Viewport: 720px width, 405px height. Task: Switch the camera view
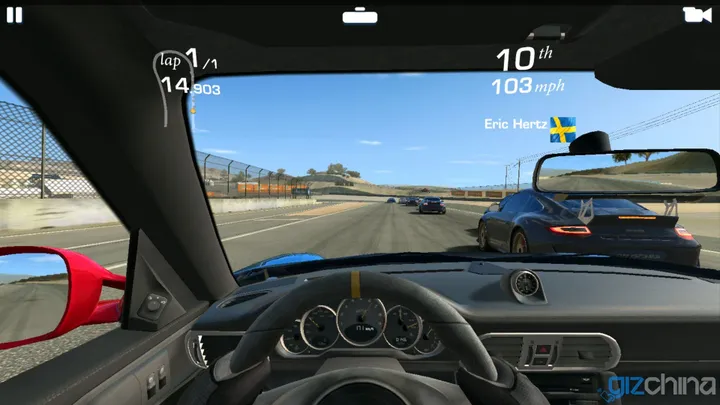[x=697, y=14]
